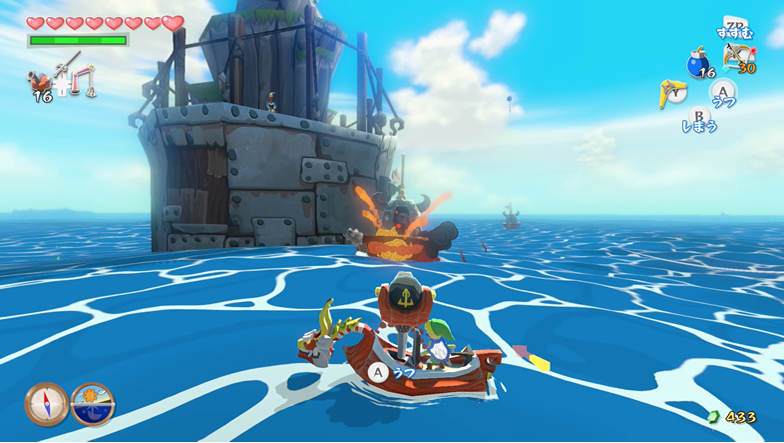Choose the hero's bow item icon
The height and width of the screenshot is (443, 784).
pos(738,56)
